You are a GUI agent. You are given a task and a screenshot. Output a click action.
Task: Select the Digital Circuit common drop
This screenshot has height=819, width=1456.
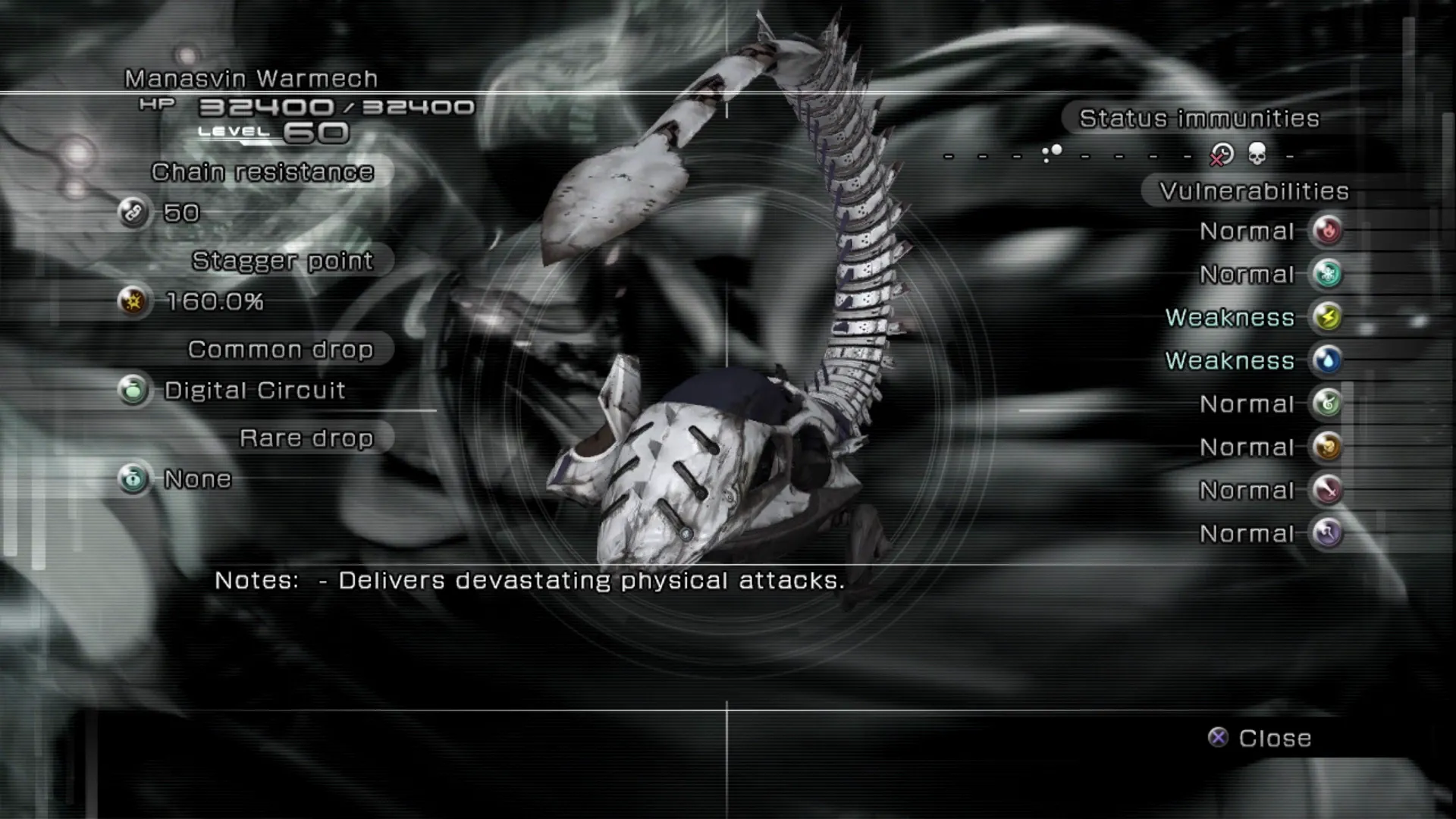[x=255, y=391]
